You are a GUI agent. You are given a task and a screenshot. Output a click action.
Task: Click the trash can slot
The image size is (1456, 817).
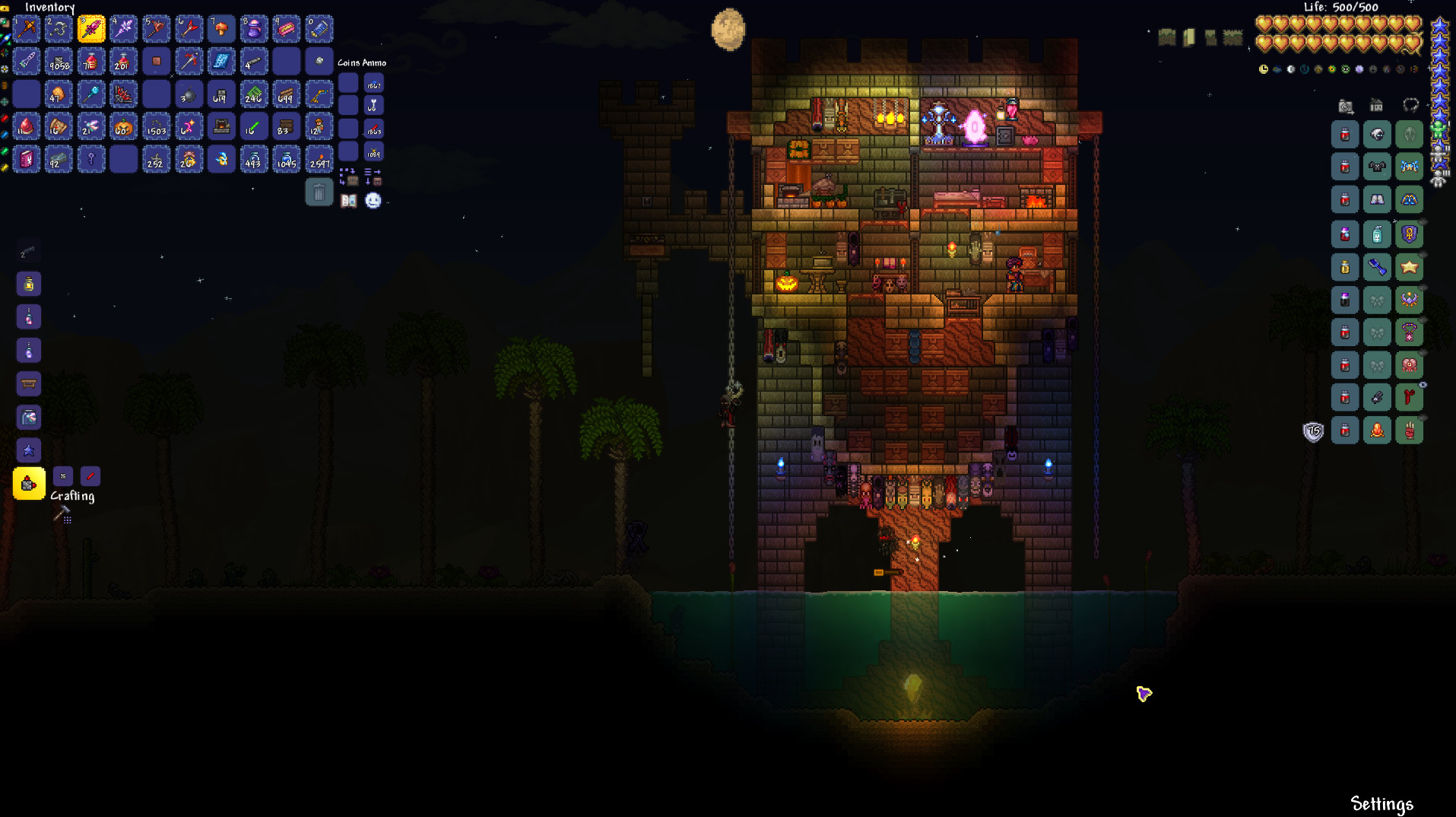(x=319, y=192)
